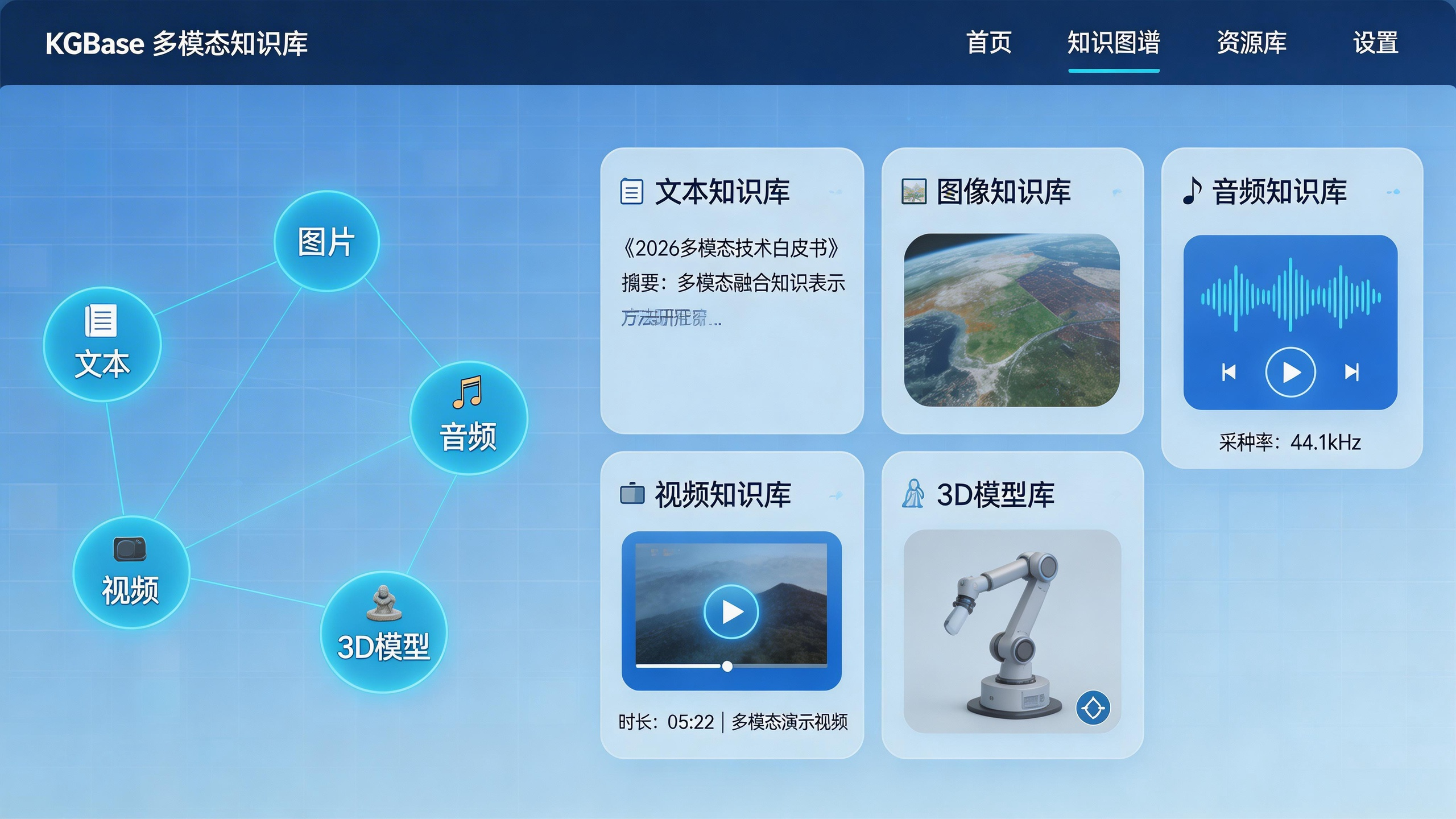This screenshot has width=1456, height=819.
Task: Select the 图片 node in the knowledge graph
Action: tap(326, 242)
